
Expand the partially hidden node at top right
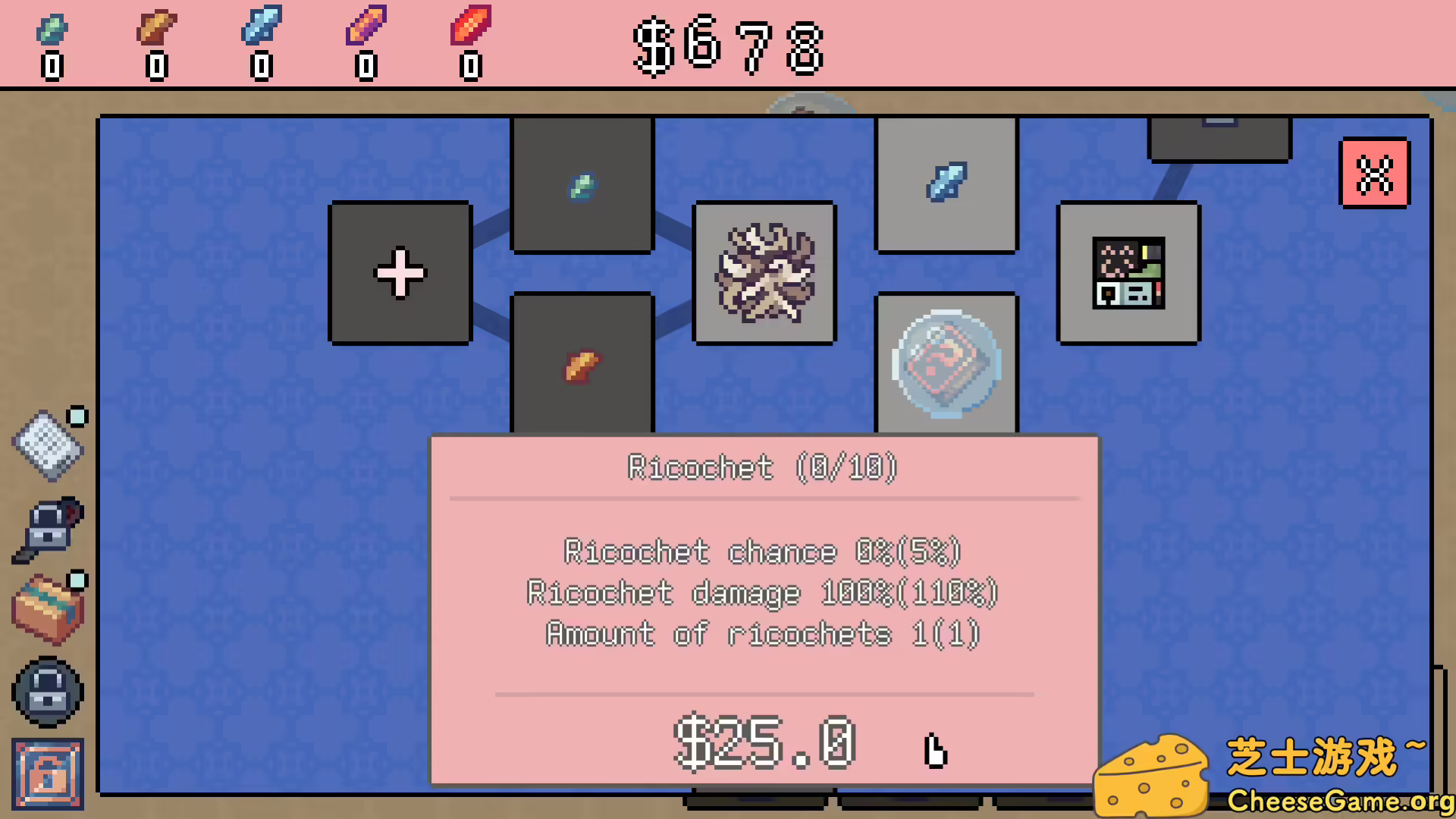pos(1219,136)
